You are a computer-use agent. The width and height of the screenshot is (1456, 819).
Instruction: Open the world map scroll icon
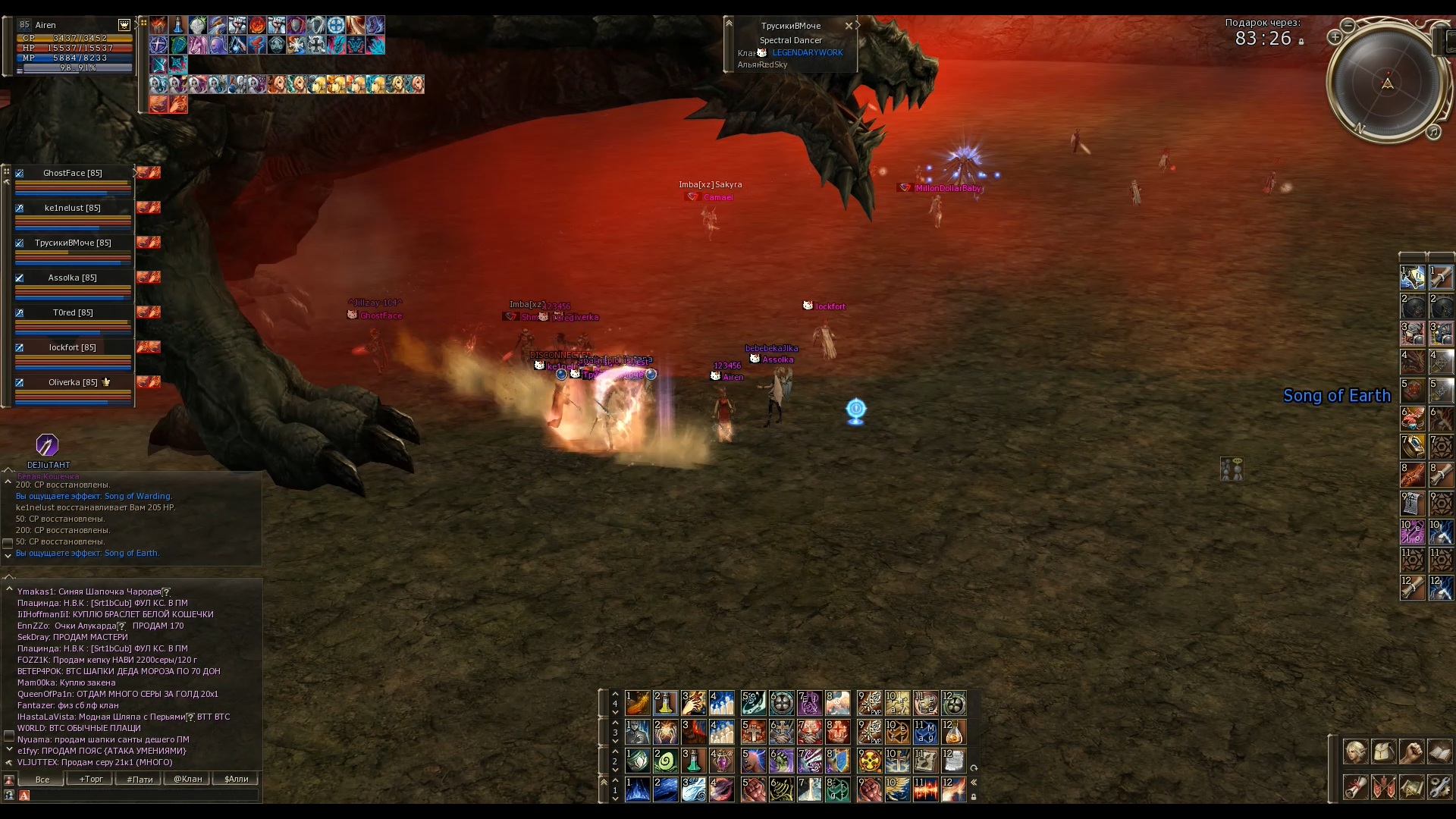(x=1412, y=787)
